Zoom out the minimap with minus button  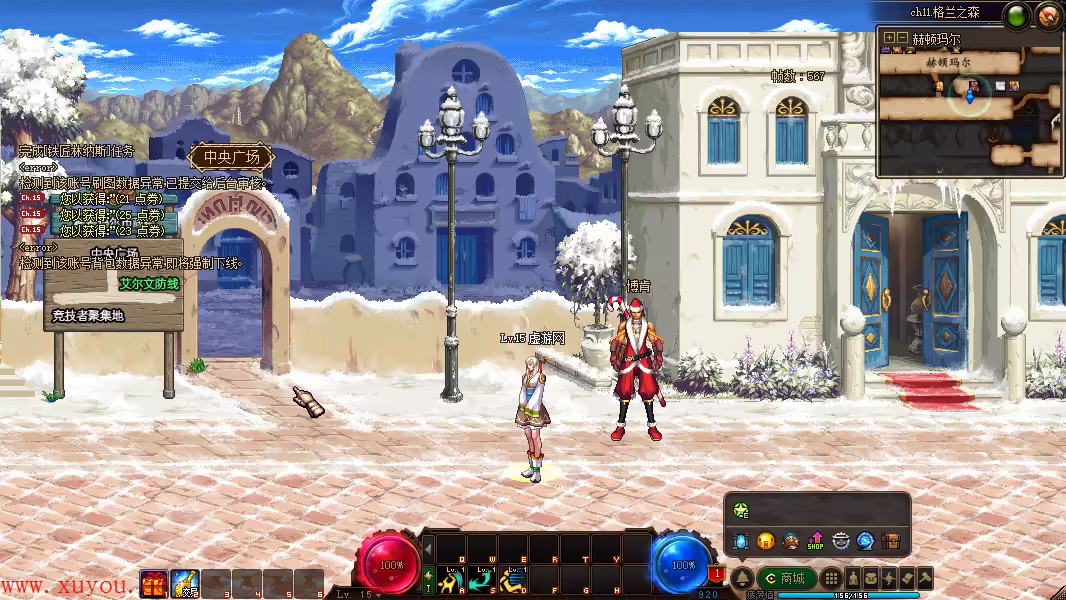(x=901, y=38)
